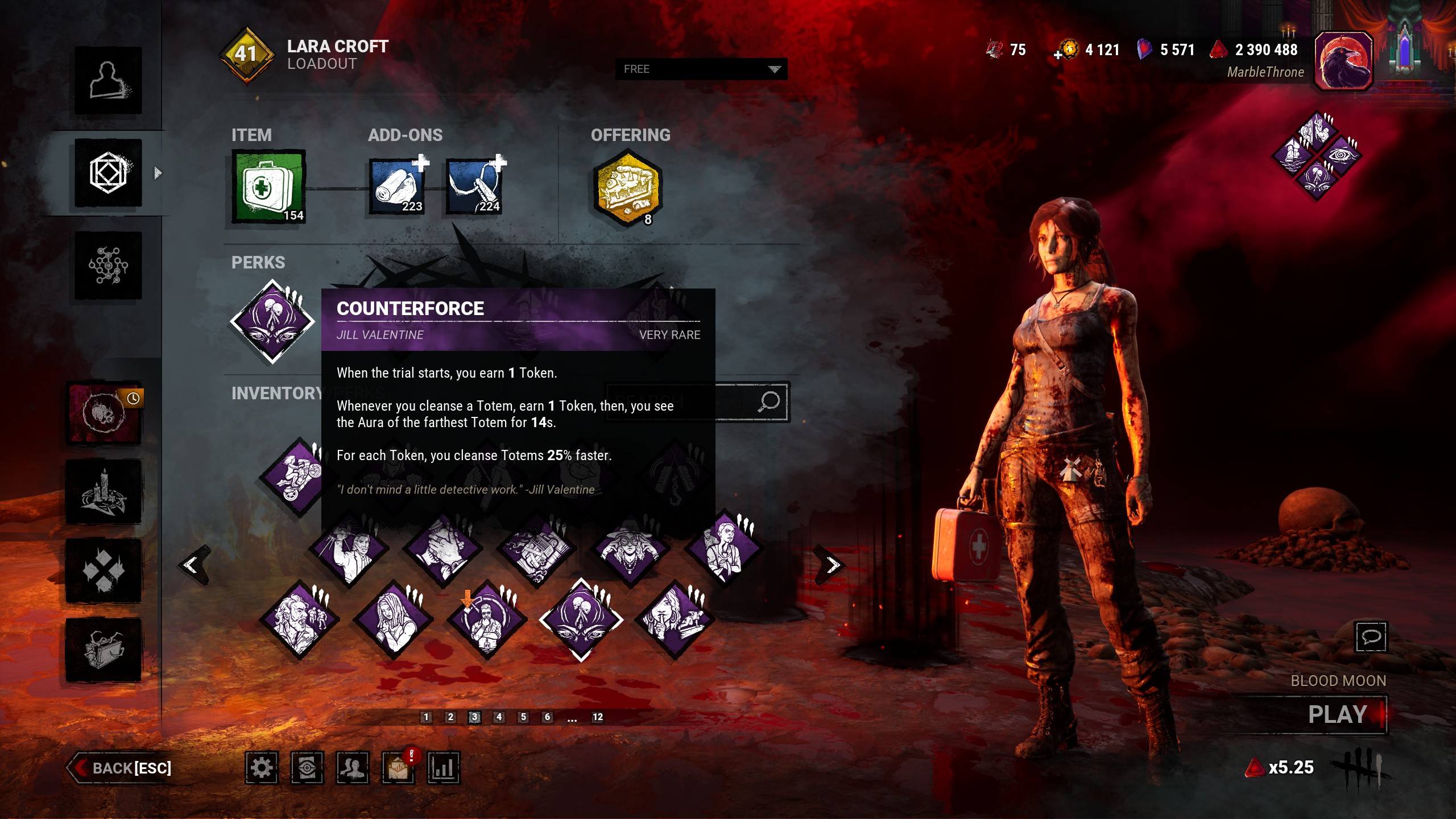The height and width of the screenshot is (819, 1456).
Task: Open the bloodweb node tab
Action: click(x=108, y=266)
